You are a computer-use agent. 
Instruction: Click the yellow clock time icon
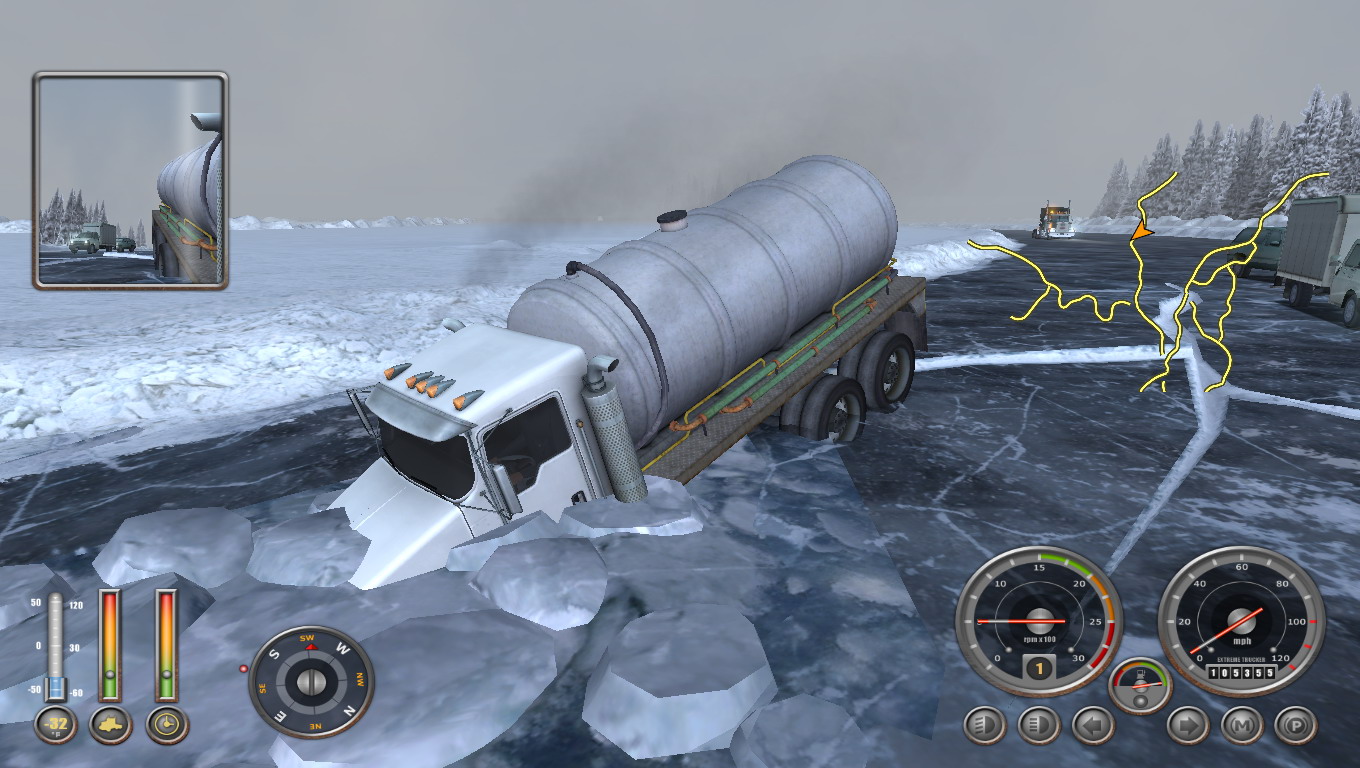click(167, 724)
